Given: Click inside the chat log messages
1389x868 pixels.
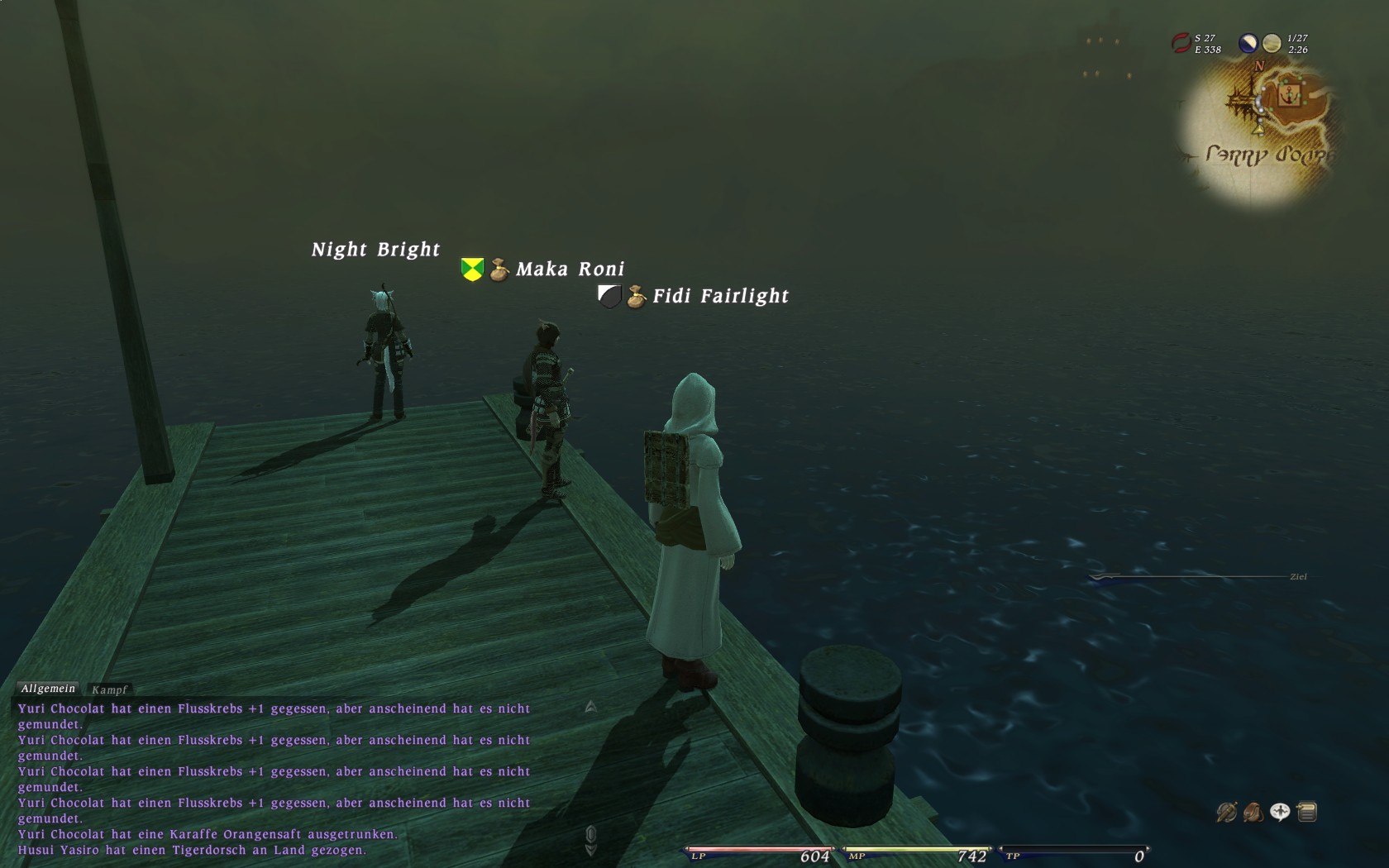Looking at the screenshot, I should (273, 779).
